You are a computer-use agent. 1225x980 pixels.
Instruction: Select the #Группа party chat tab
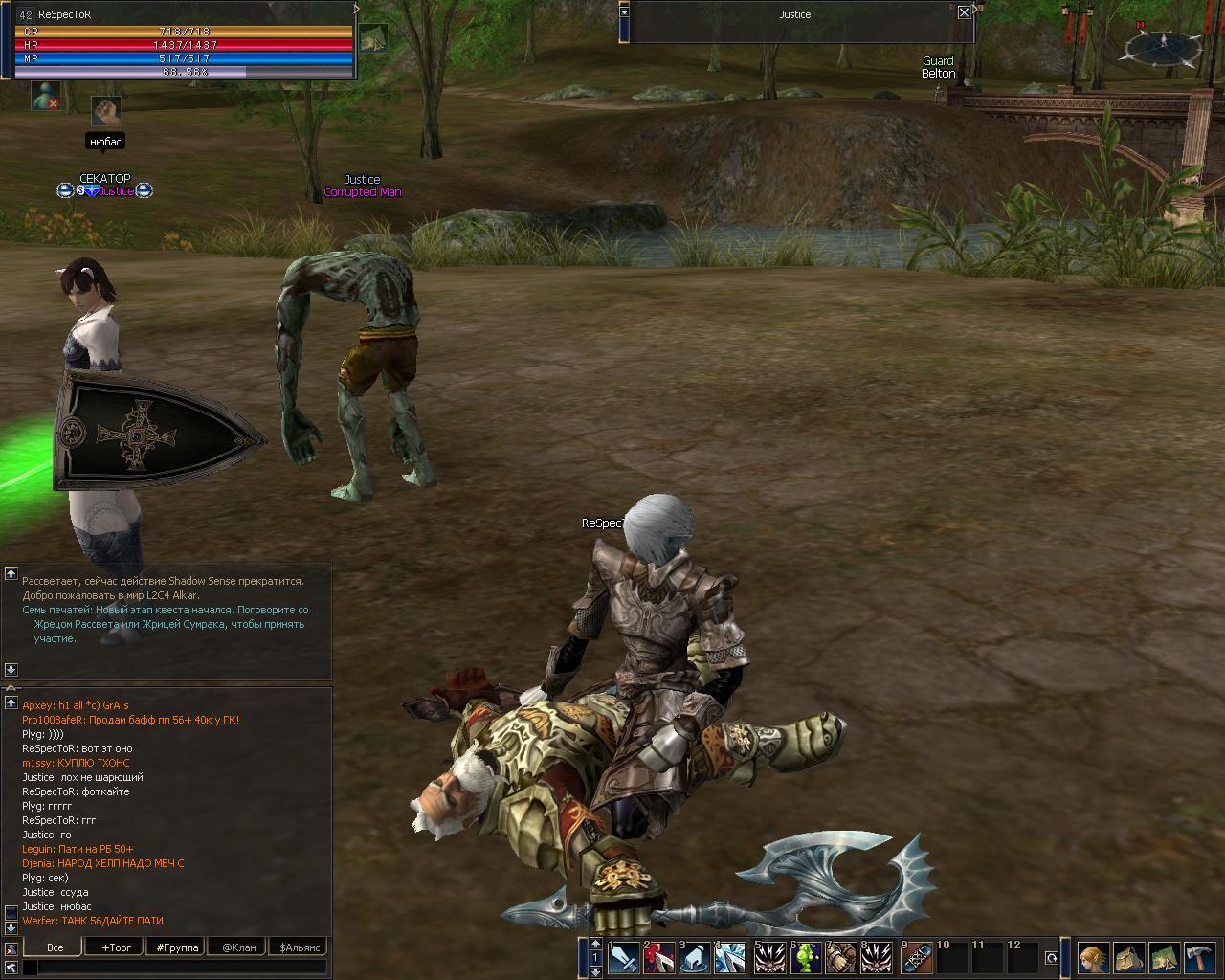click(177, 947)
